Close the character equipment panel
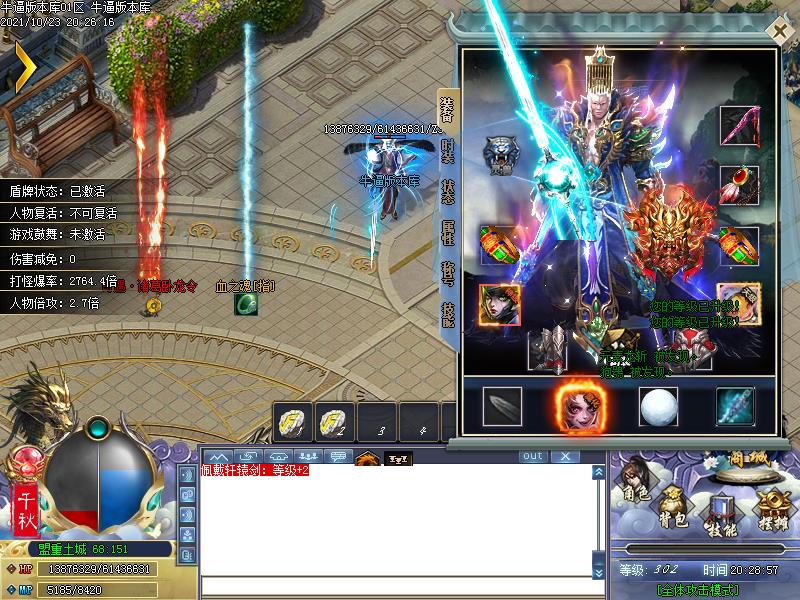The height and width of the screenshot is (600, 800). tap(779, 31)
